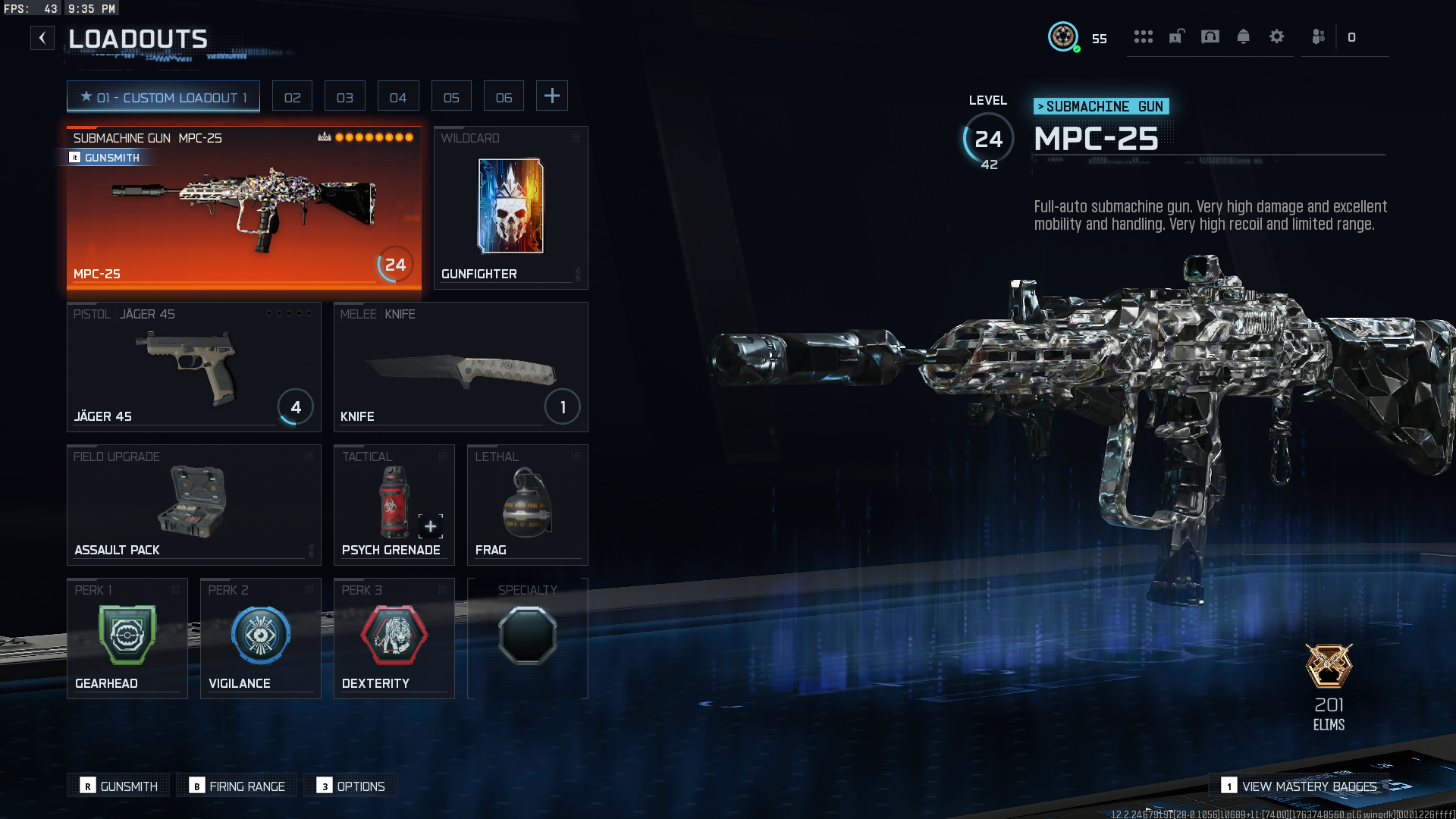Add a new loadout with the plus button
The width and height of the screenshot is (1456, 819).
click(x=552, y=96)
